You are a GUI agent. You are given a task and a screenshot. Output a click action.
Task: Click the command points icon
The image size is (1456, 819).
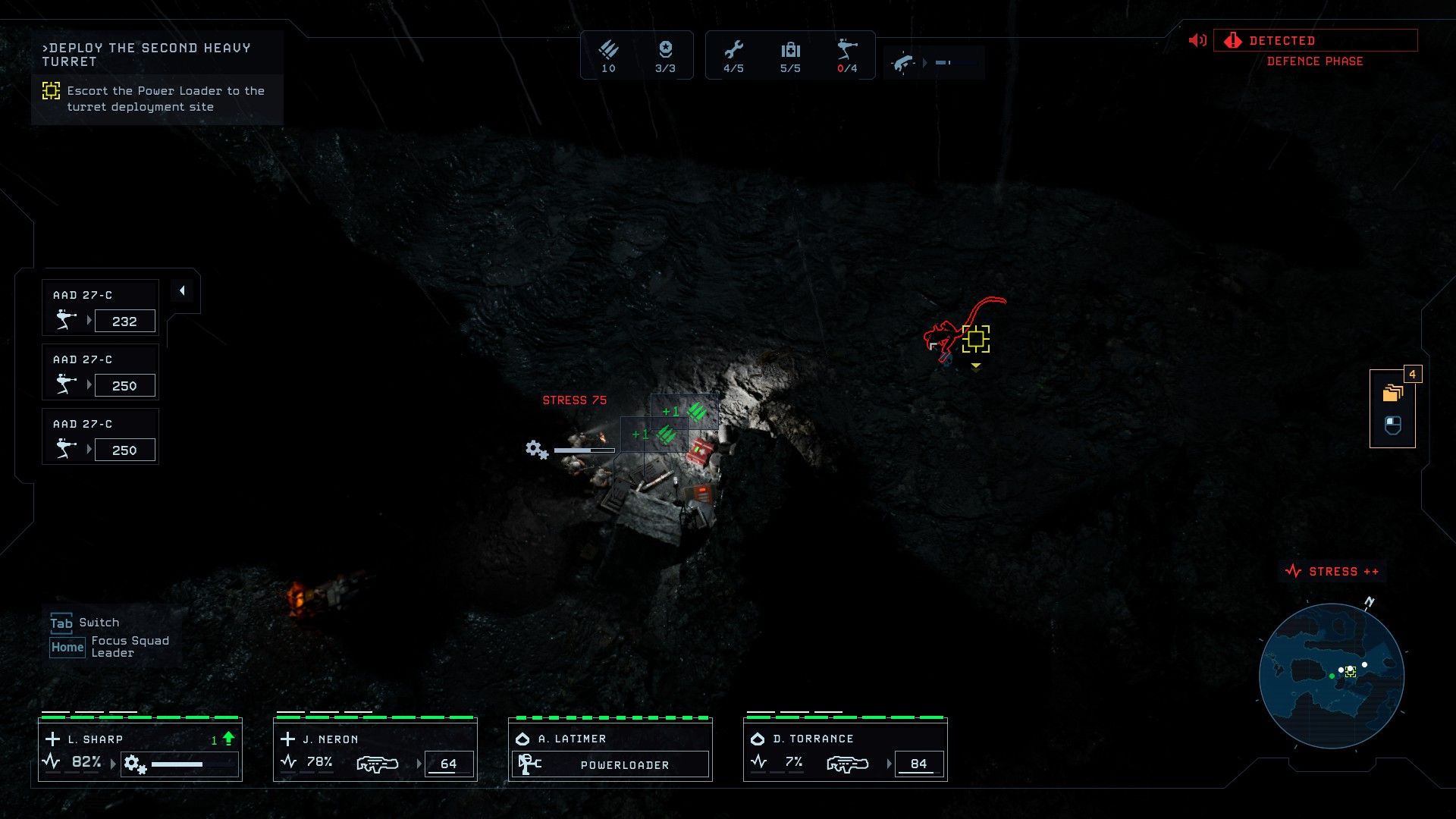click(x=665, y=51)
